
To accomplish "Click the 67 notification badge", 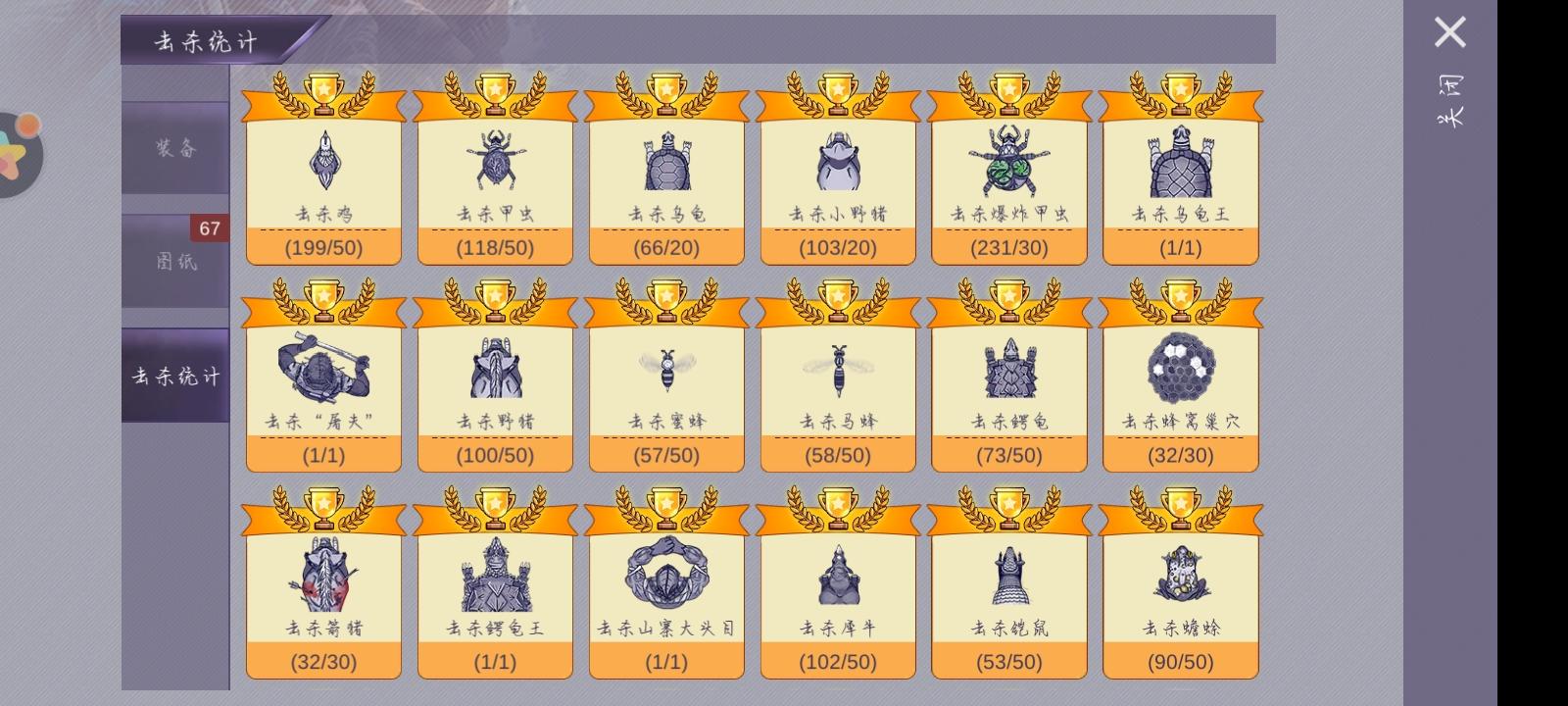I will (x=212, y=227).
